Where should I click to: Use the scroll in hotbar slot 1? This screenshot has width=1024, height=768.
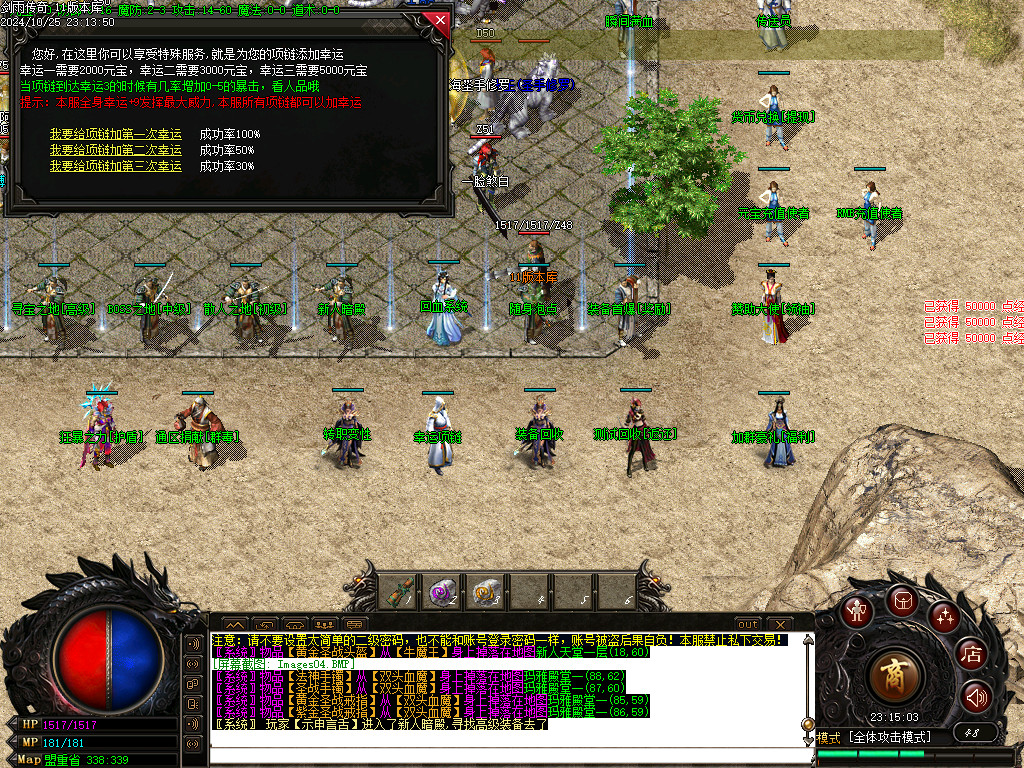(399, 592)
